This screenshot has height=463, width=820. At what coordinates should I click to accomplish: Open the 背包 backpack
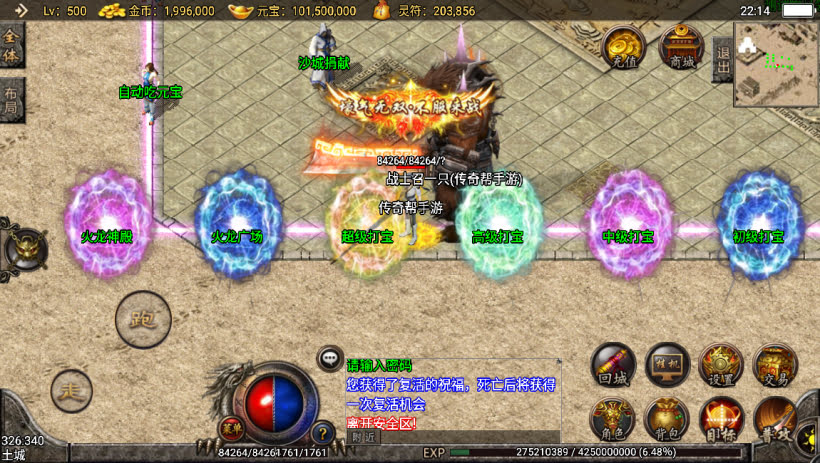click(667, 417)
